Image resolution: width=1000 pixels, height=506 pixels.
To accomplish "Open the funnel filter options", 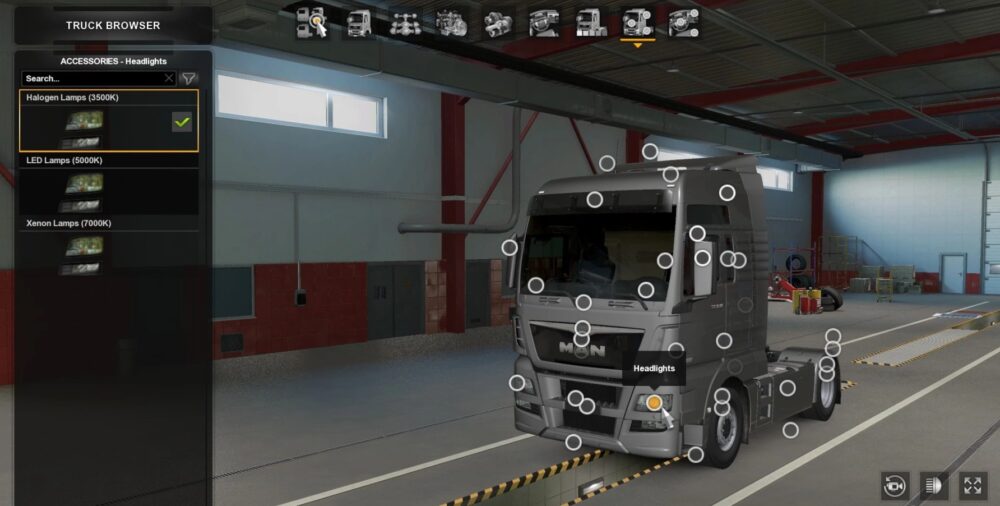I will click(188, 78).
